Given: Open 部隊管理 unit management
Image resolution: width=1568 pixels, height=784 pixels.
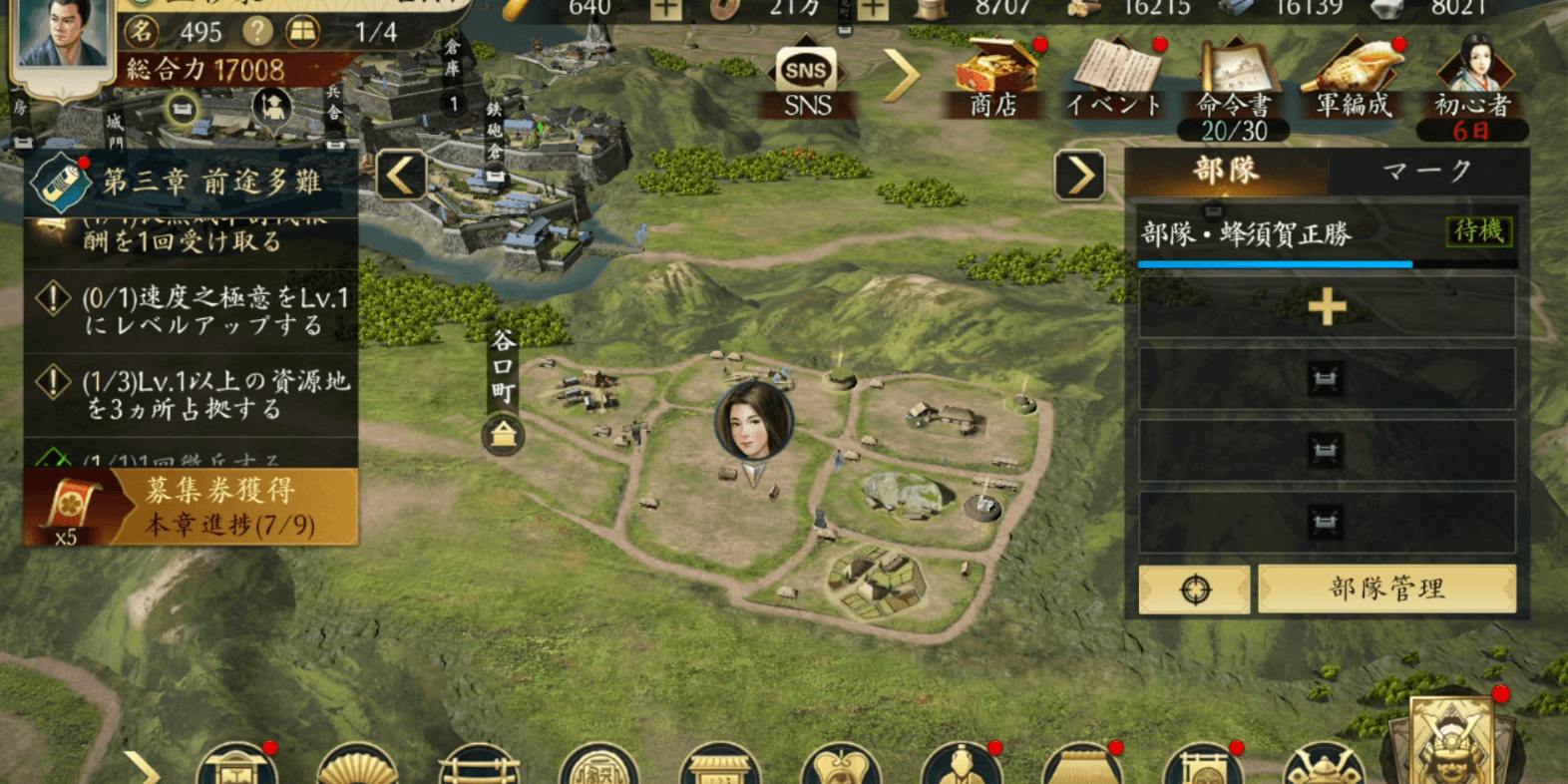Looking at the screenshot, I should pos(1386,588).
